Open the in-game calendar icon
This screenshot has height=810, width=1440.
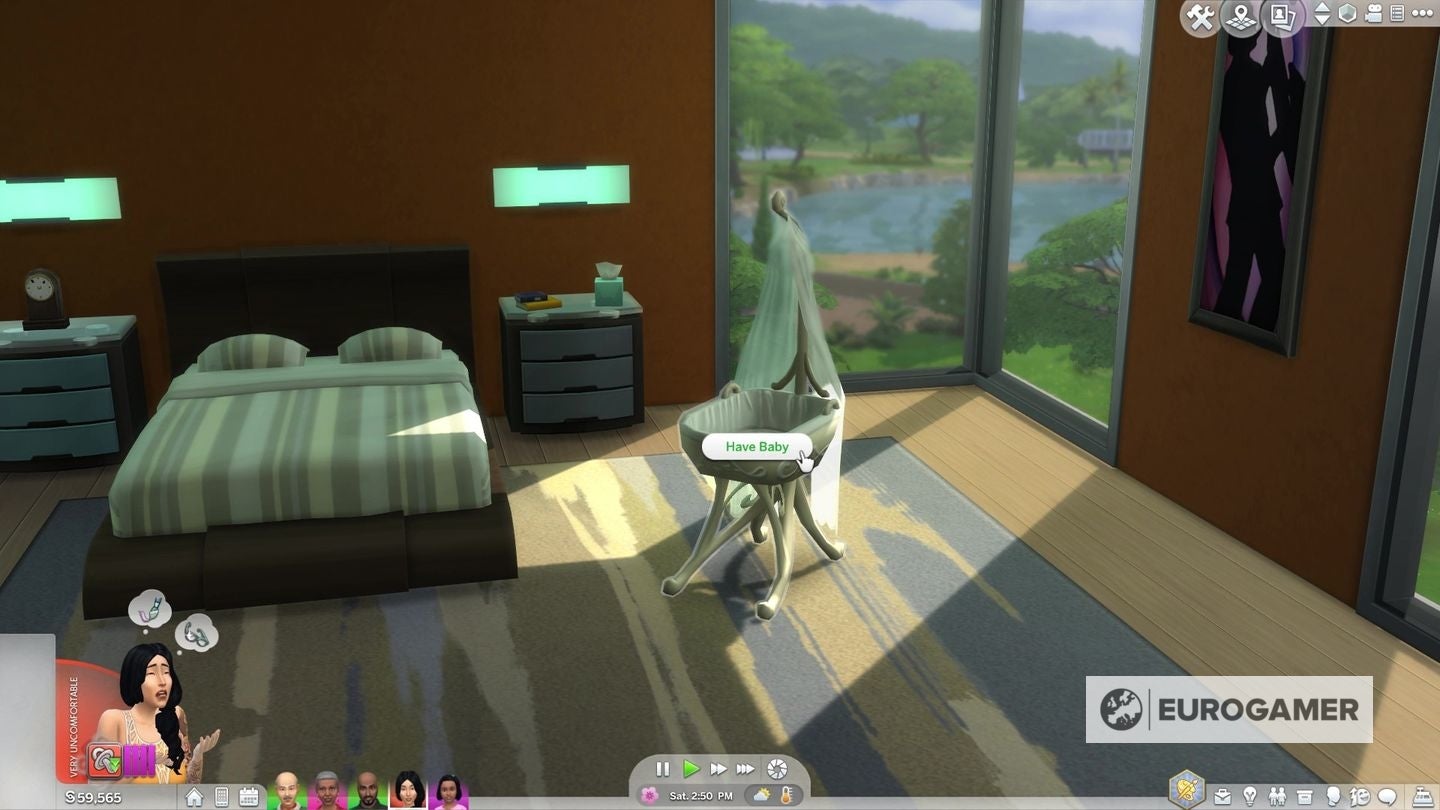[x=249, y=796]
